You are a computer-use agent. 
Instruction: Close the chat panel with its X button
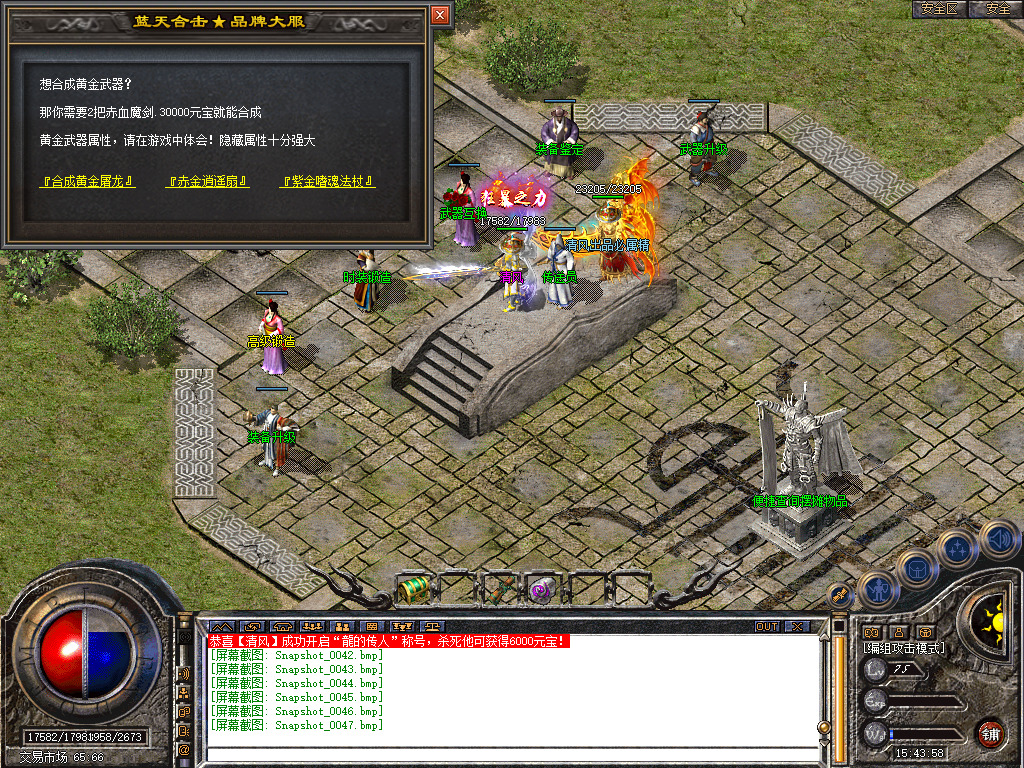796,627
